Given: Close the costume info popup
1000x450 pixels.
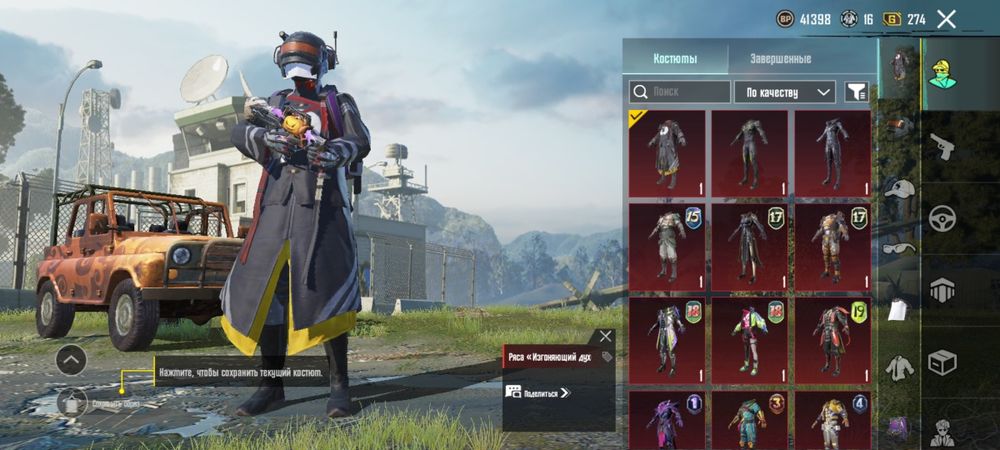Looking at the screenshot, I should pyautogui.click(x=605, y=336).
